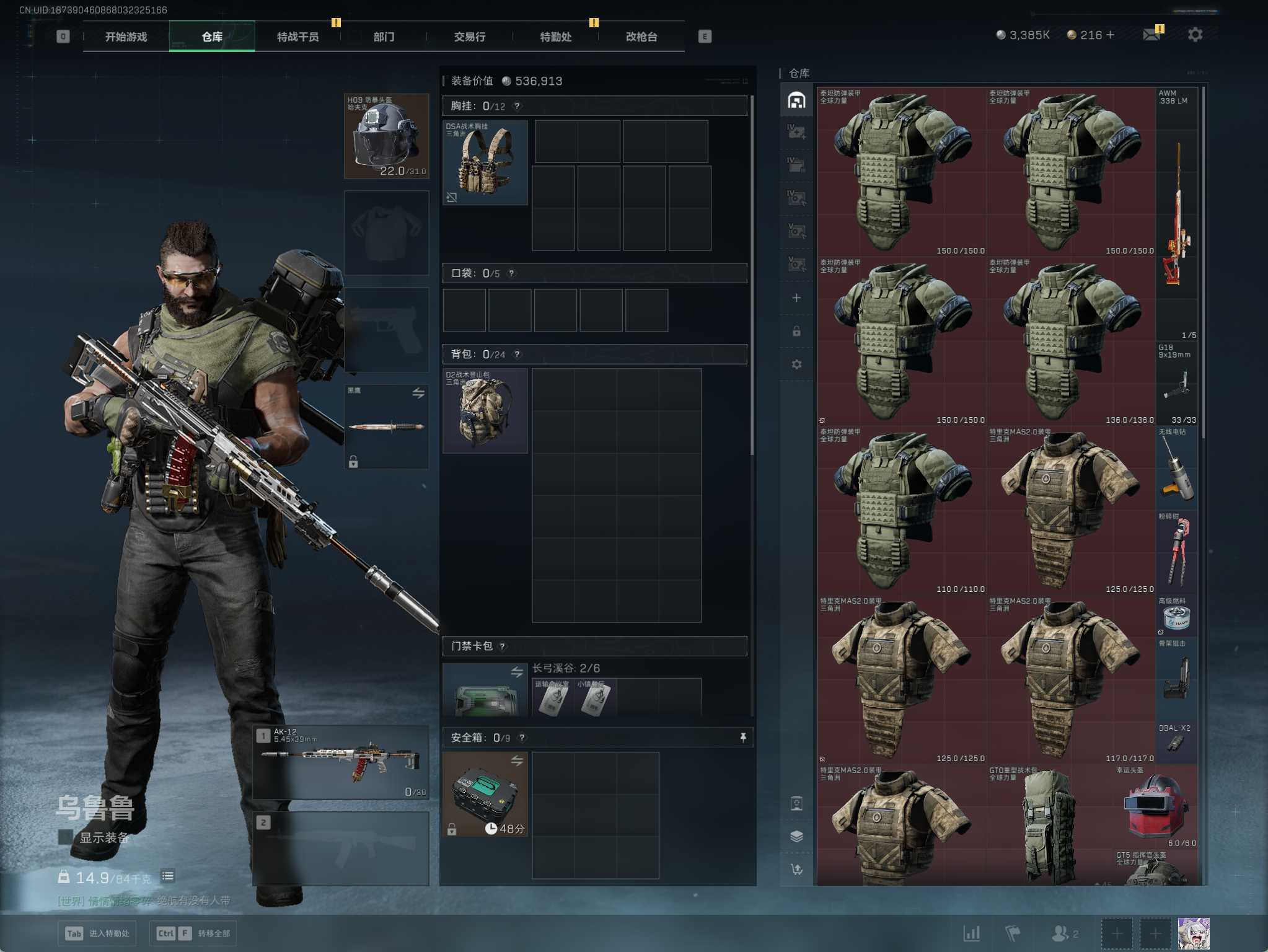1268x952 pixels.
Task: Select the DSA tactical chest rig
Action: point(485,162)
